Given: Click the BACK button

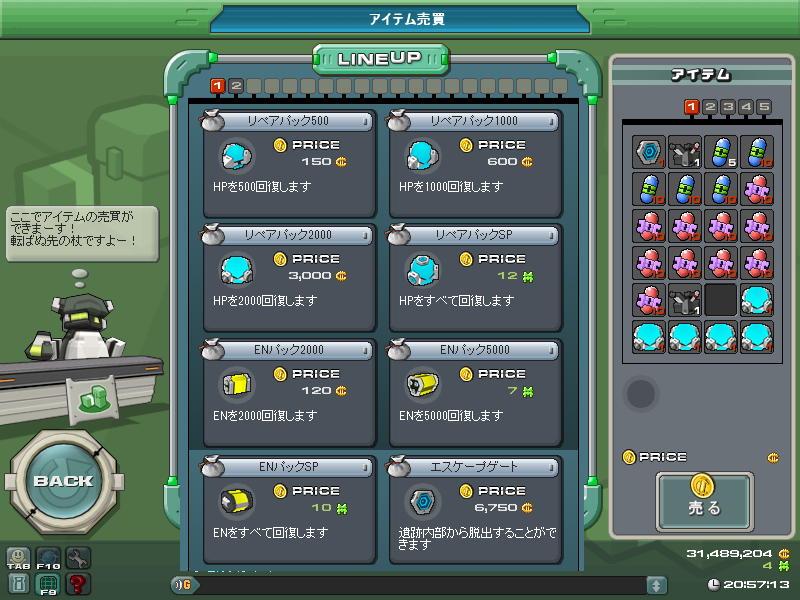Looking at the screenshot, I should coord(63,480).
